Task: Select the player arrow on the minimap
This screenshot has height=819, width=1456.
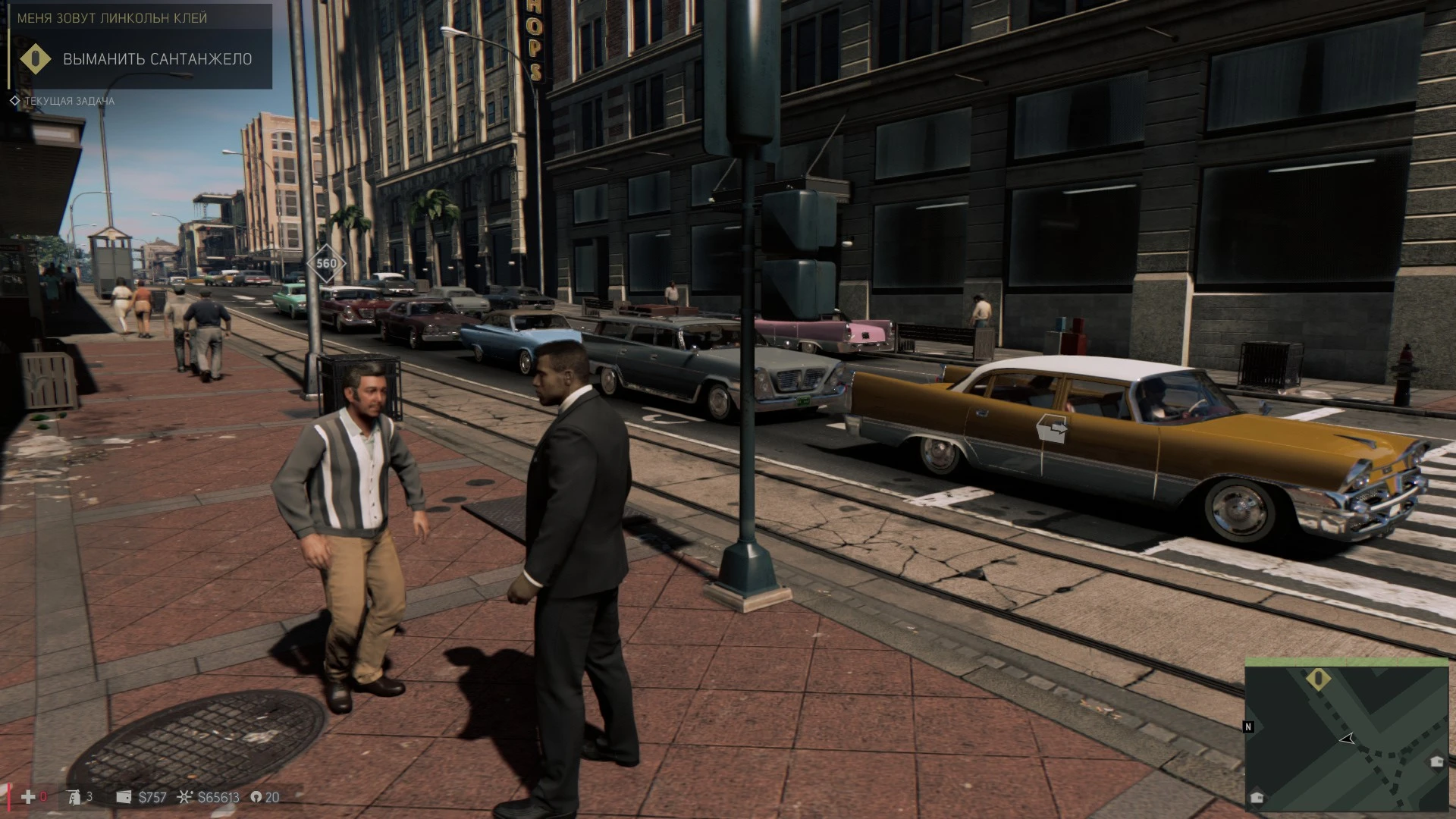Action: pos(1347,739)
